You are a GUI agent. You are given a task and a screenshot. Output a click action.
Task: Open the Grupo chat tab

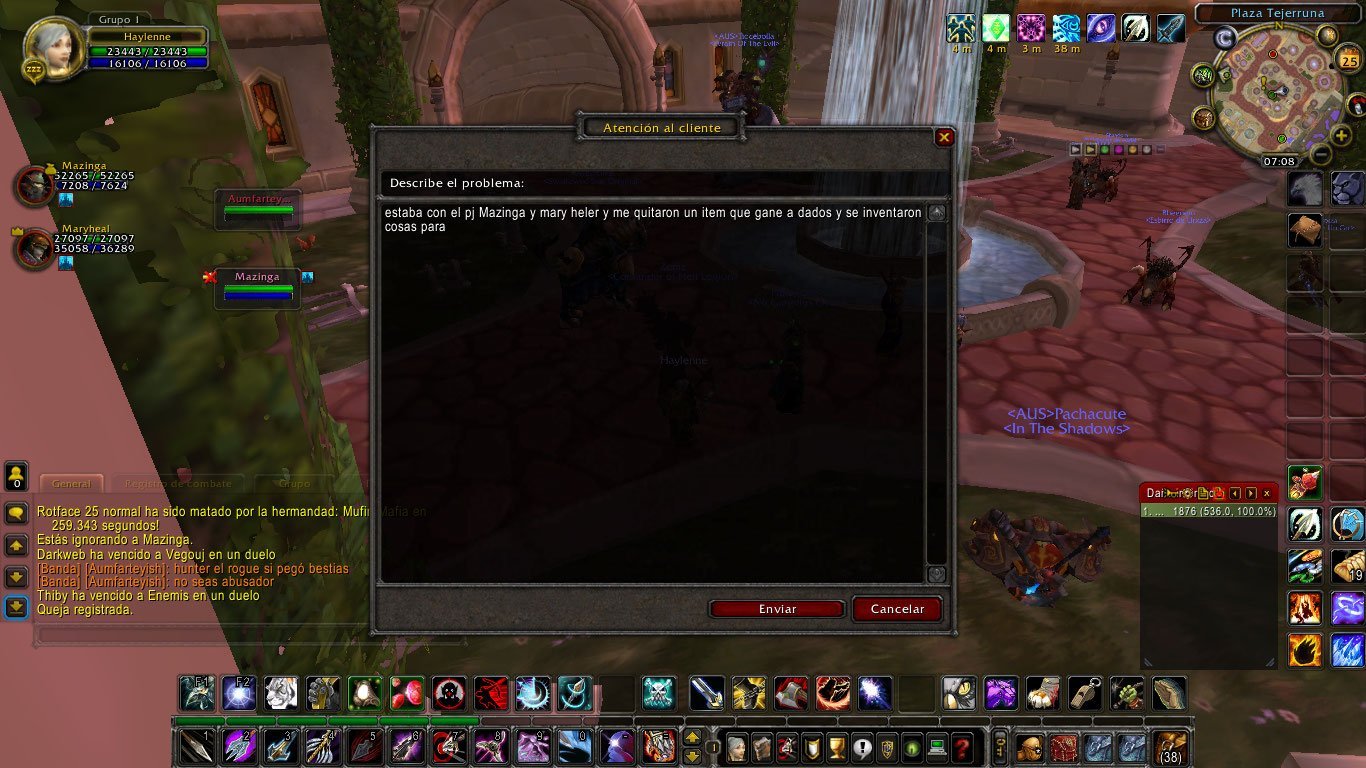293,483
